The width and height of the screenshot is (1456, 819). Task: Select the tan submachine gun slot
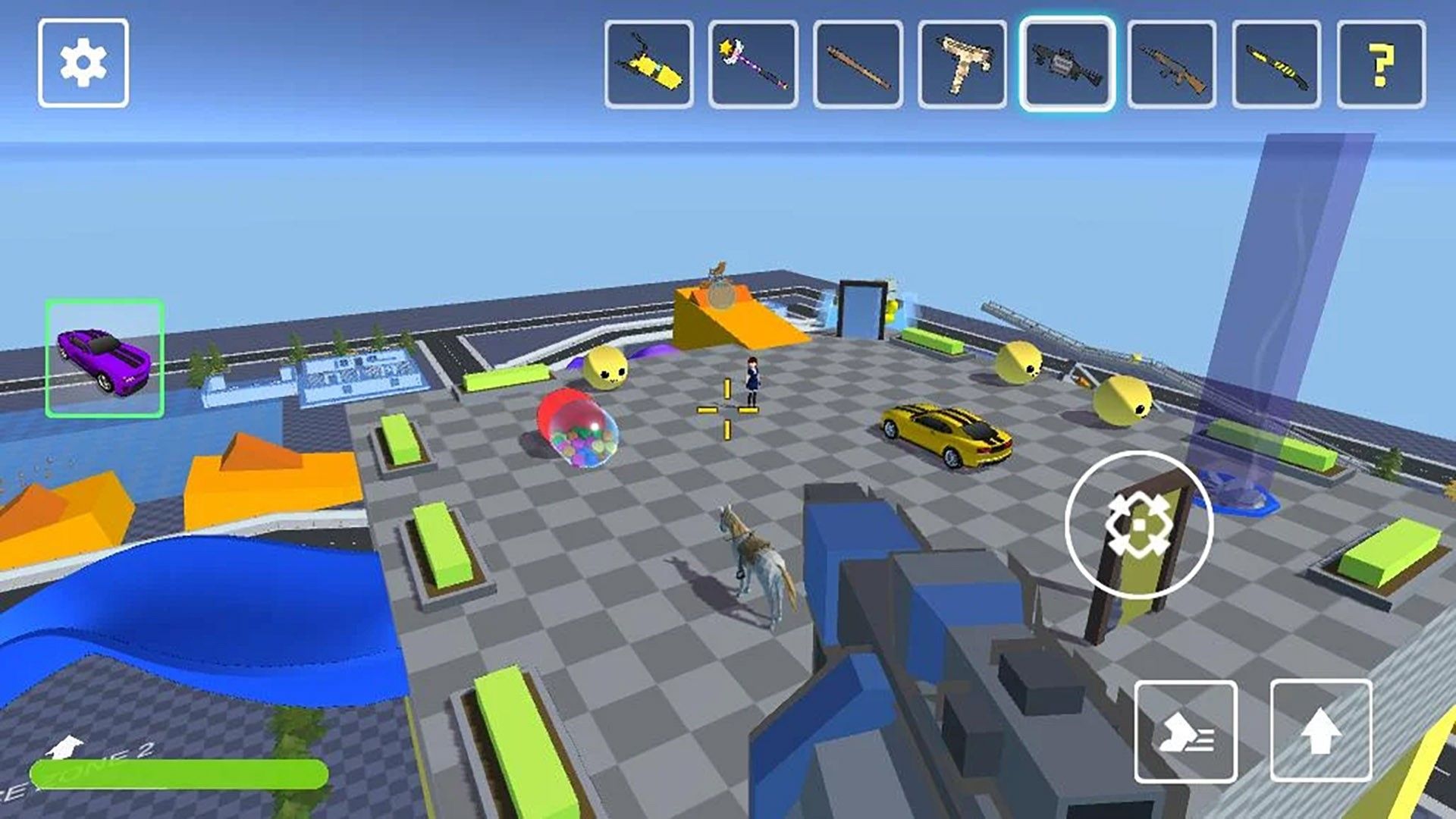tap(962, 65)
